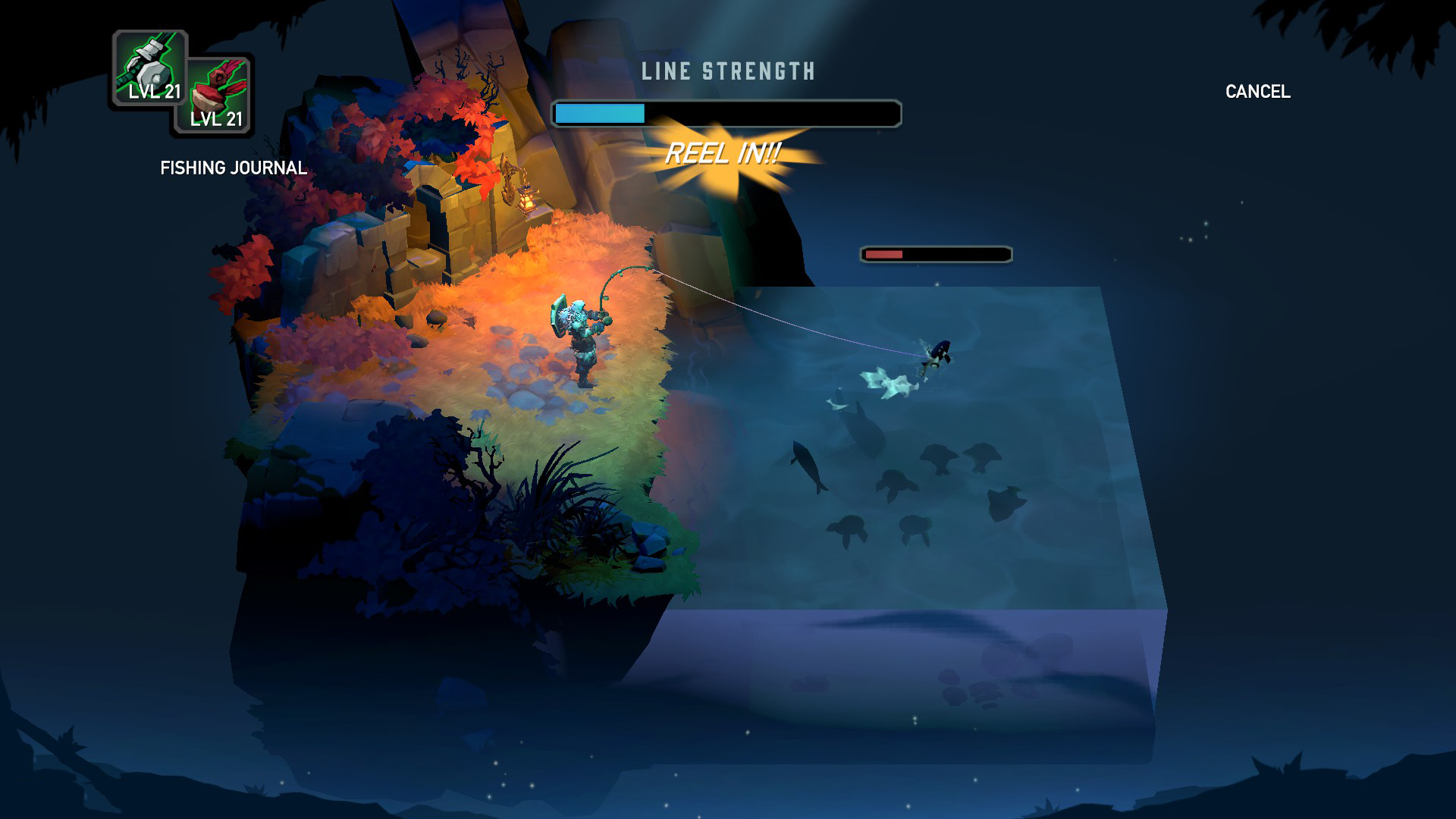Click the blue Line Strength progress bar
Viewport: 1456px width, 819px height.
(x=599, y=112)
